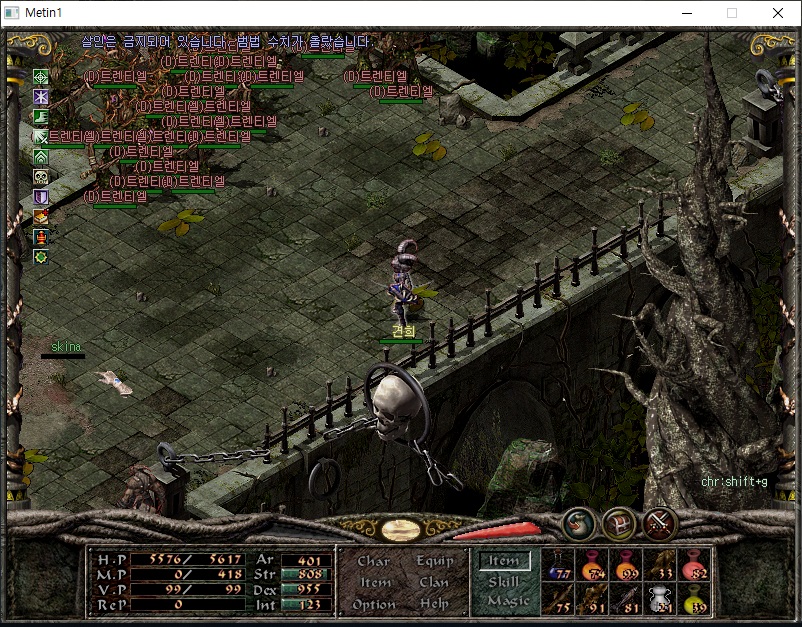Select the purple shield buff icon
The height and width of the screenshot is (627, 802).
41,197
